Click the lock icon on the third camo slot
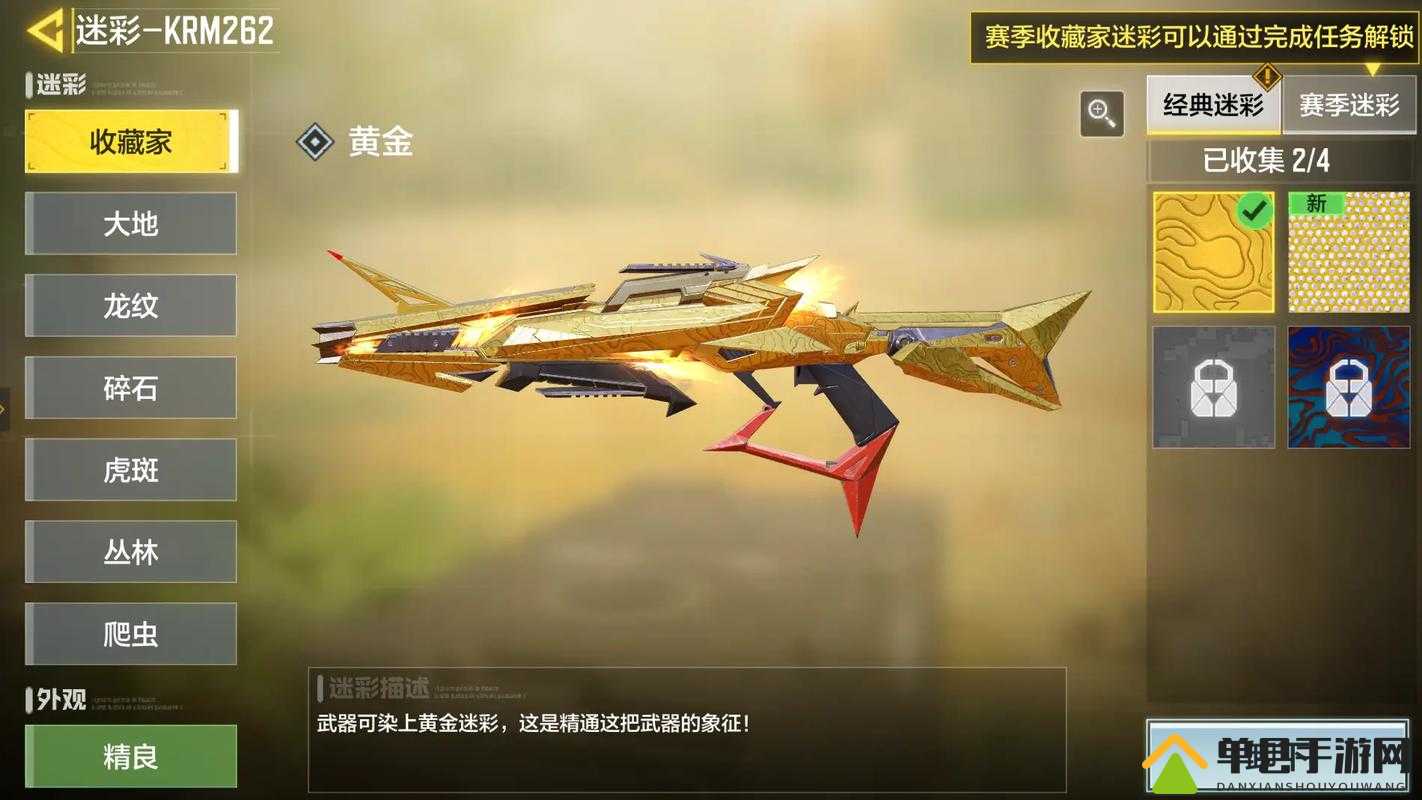 (x=1212, y=386)
